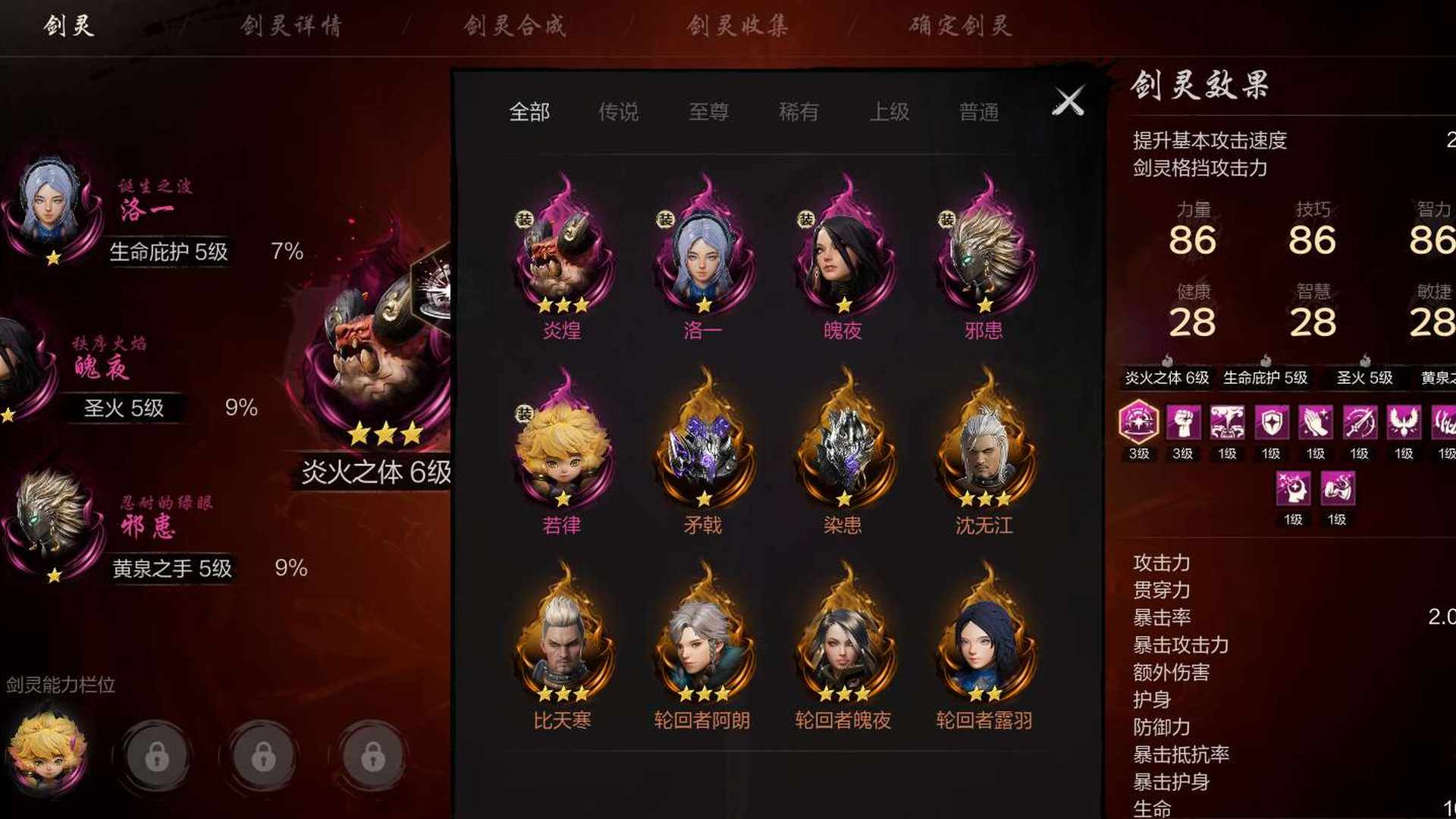Show only 至尊 grade spirits

pyautogui.click(x=708, y=112)
